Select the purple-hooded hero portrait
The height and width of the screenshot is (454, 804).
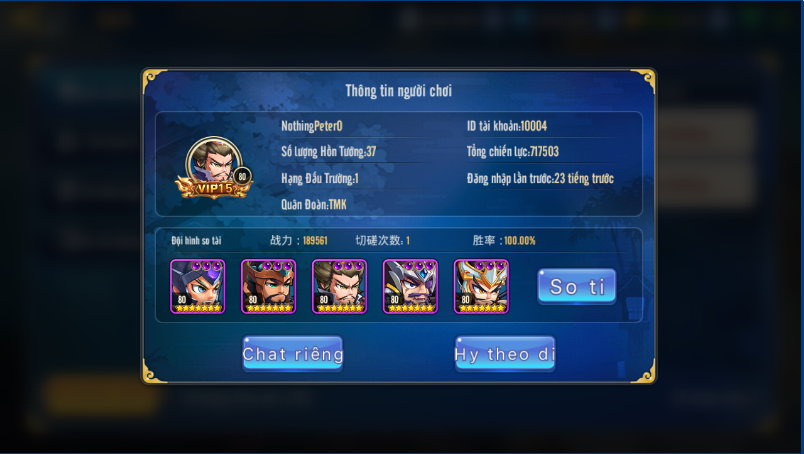[x=197, y=286]
